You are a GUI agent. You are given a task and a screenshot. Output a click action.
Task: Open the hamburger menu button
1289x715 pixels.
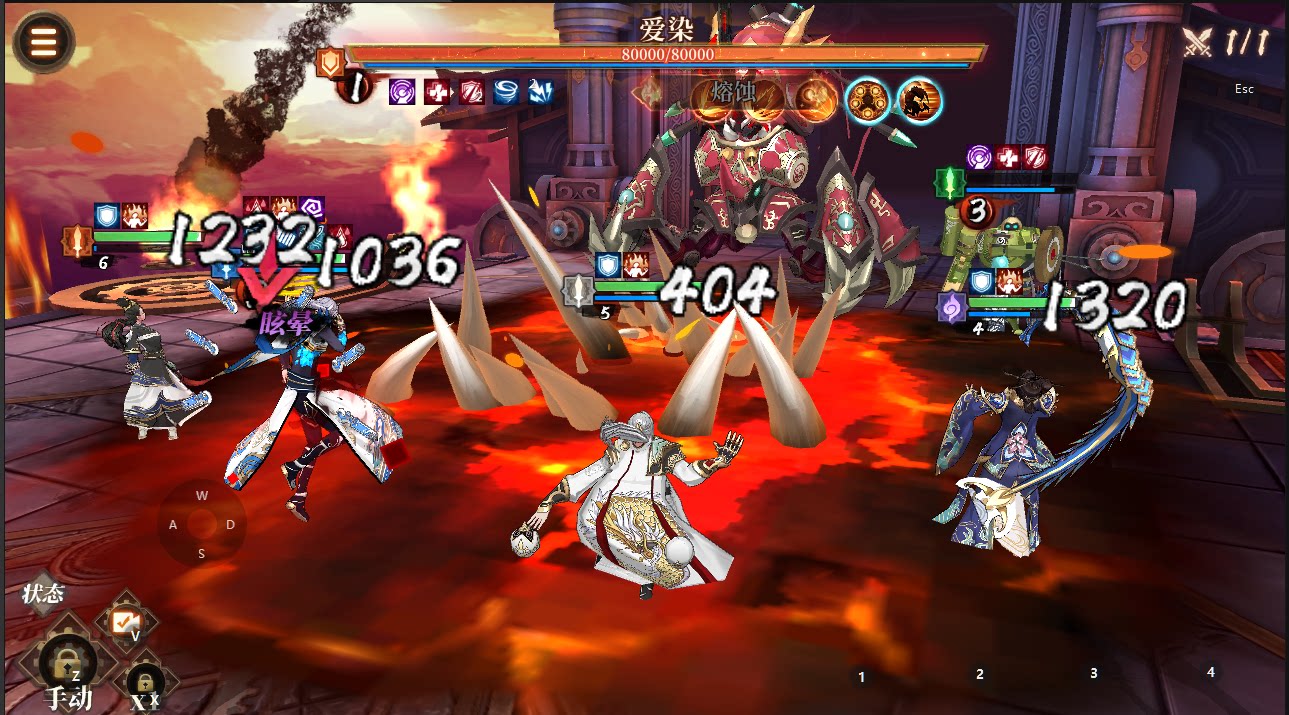coord(44,42)
